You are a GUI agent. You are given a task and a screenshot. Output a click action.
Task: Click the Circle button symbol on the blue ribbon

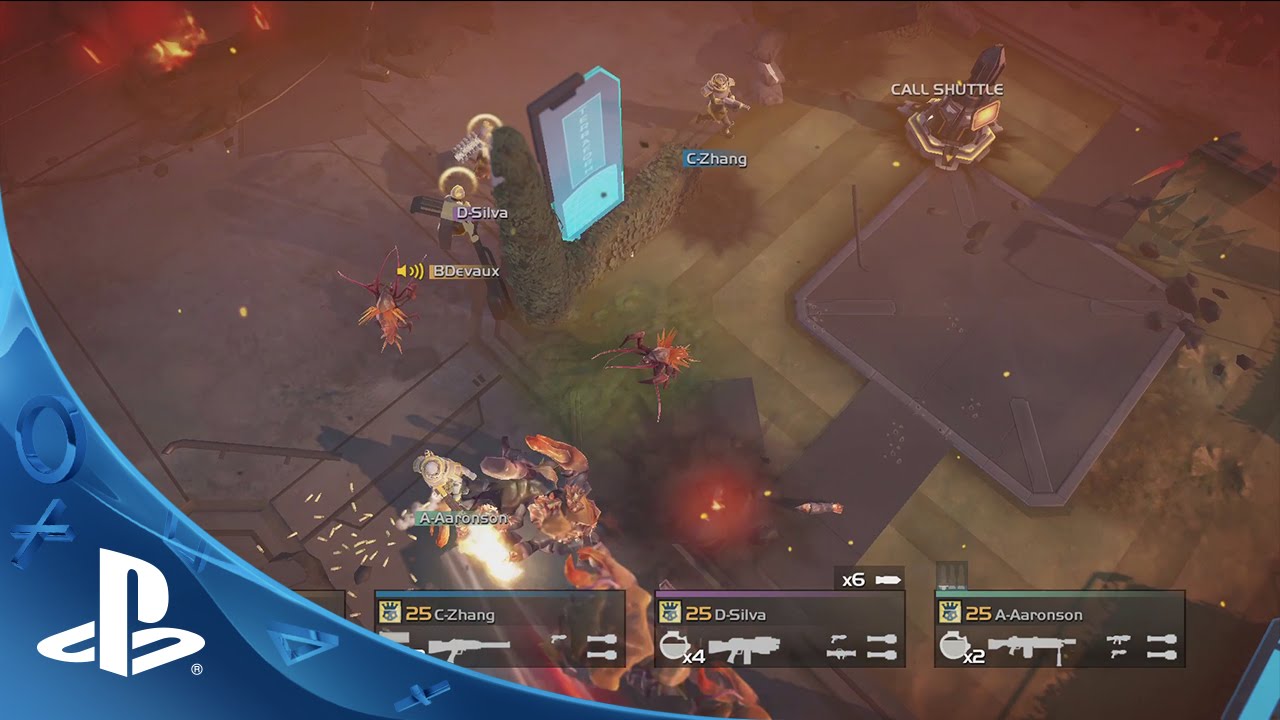tap(45, 437)
